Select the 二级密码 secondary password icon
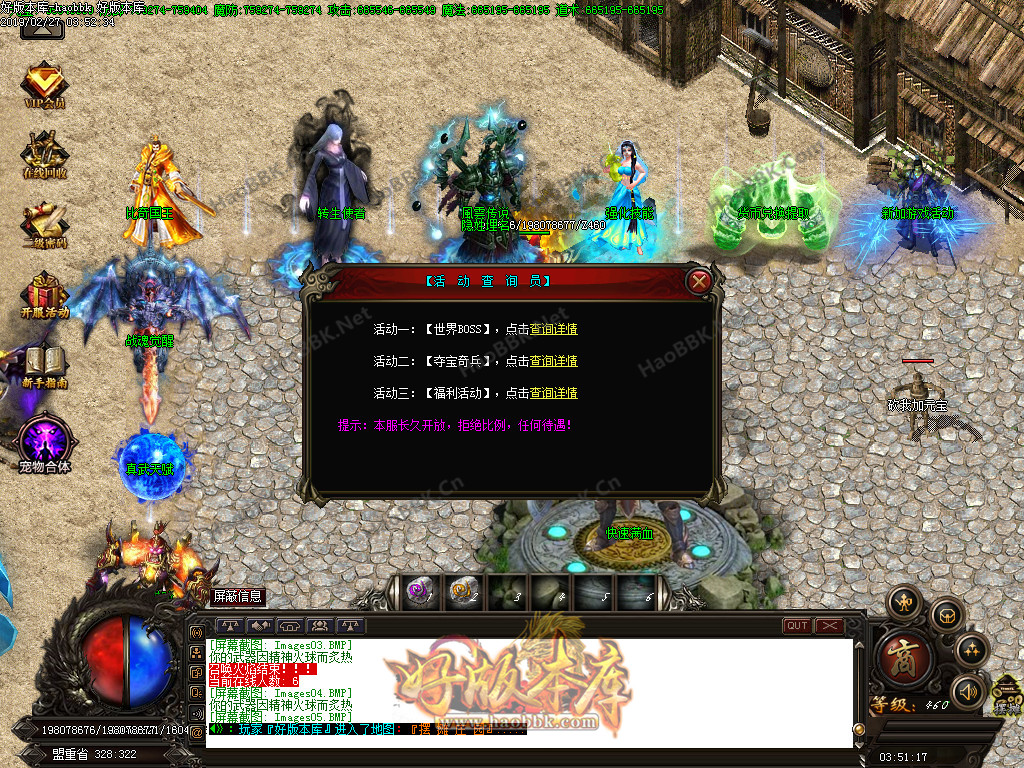Screen dimensions: 1024x768 click(x=44, y=224)
